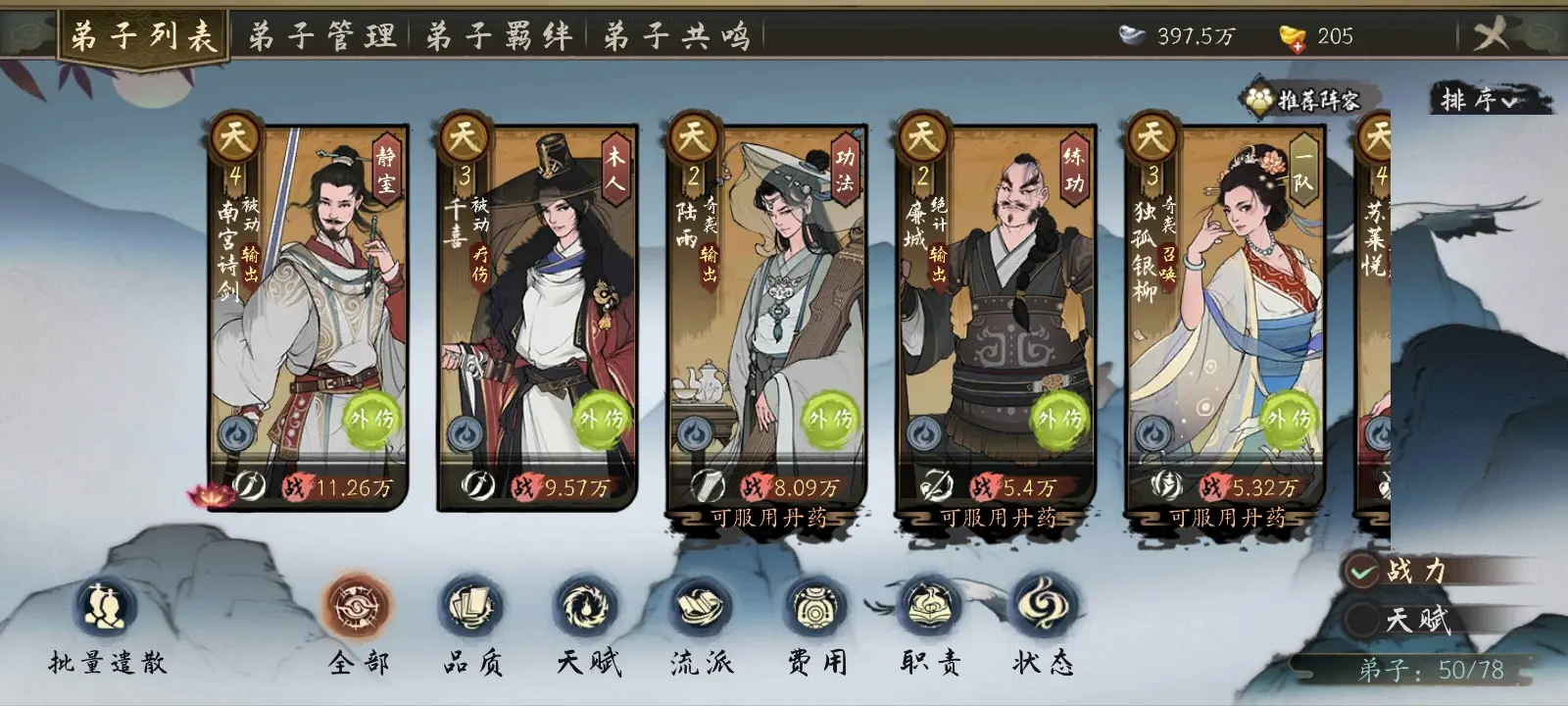Open the 弟子管理 tab
This screenshot has height=706, width=1568.
coord(321,37)
